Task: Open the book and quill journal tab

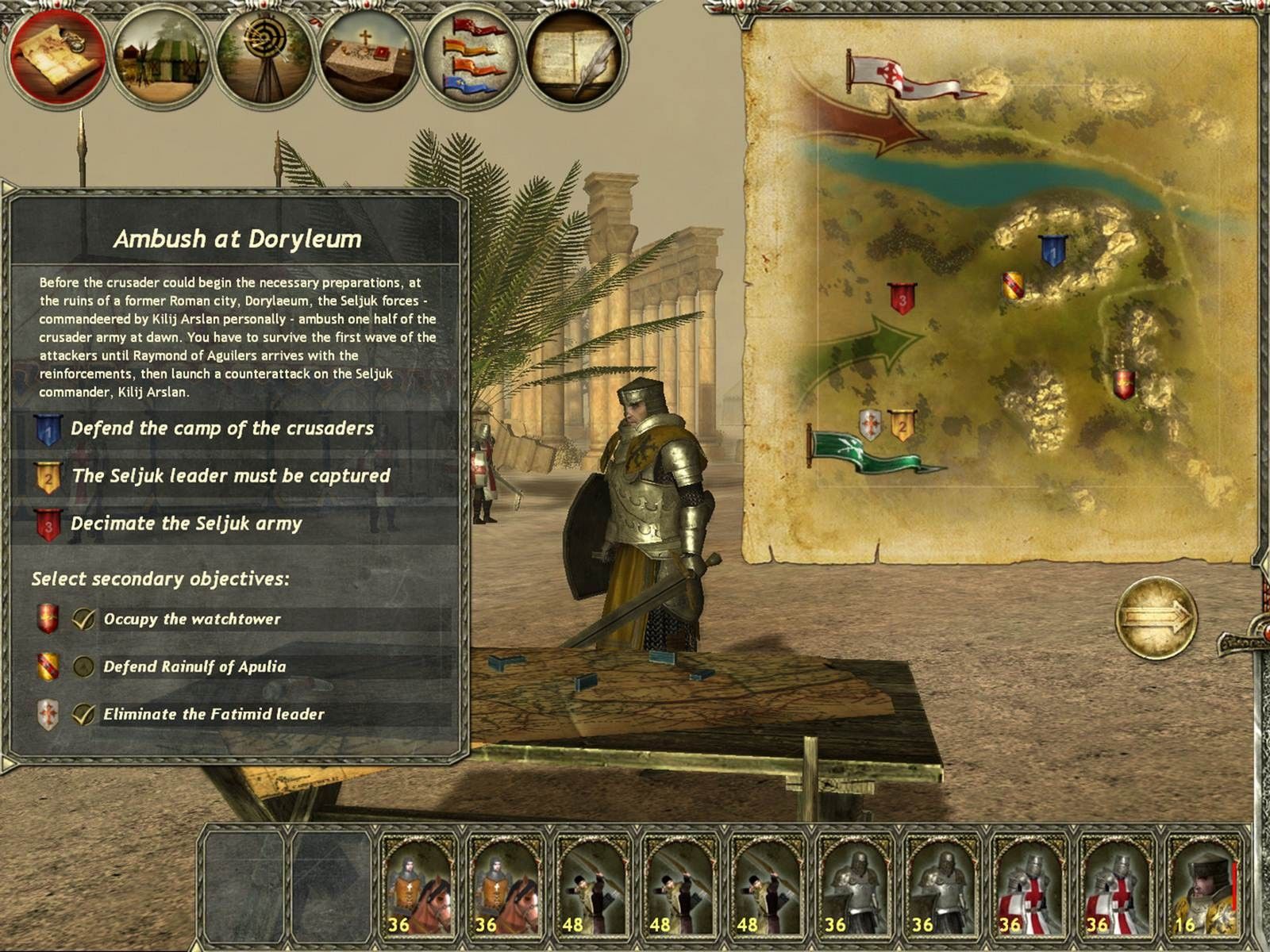Action: tap(575, 58)
